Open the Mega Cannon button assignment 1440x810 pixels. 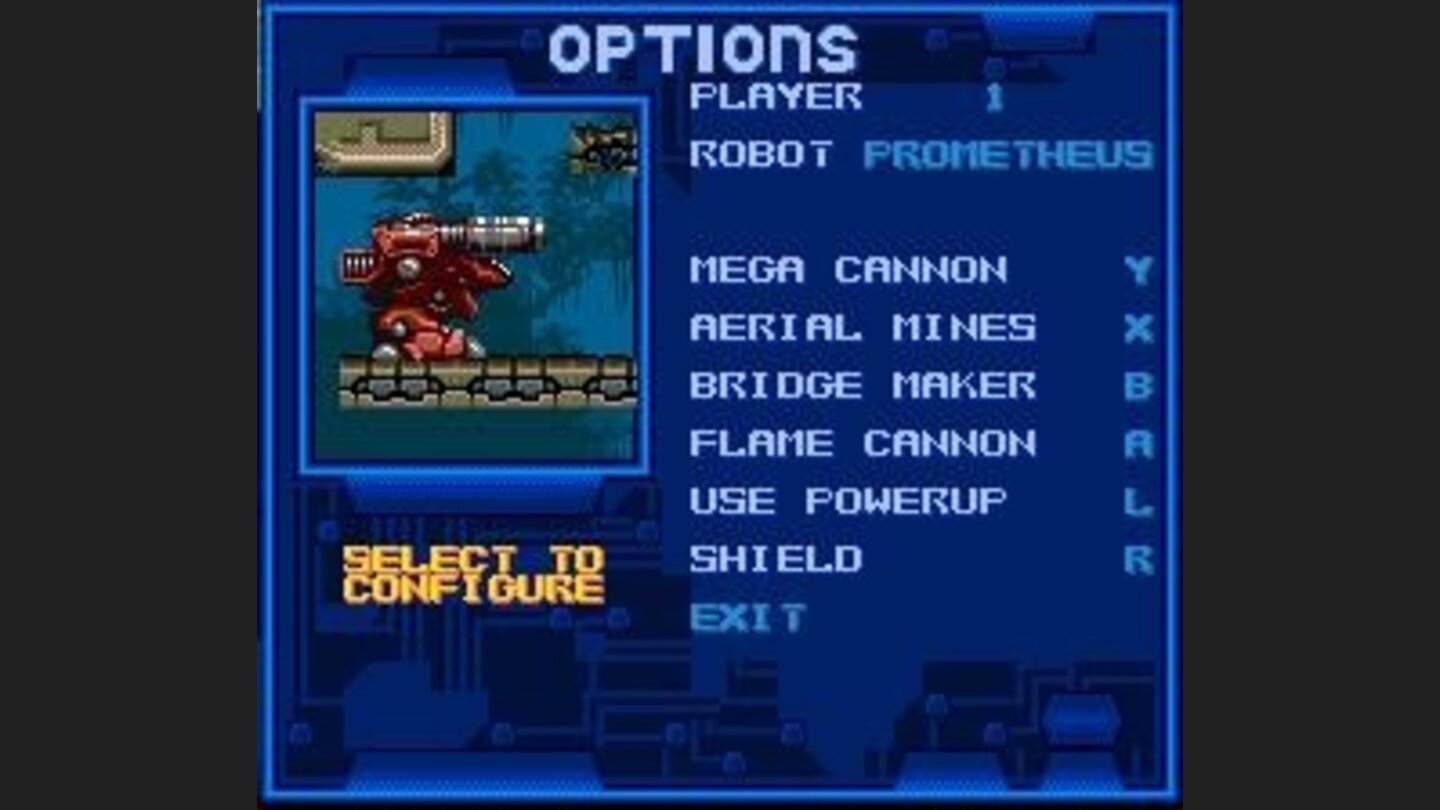tap(850, 268)
